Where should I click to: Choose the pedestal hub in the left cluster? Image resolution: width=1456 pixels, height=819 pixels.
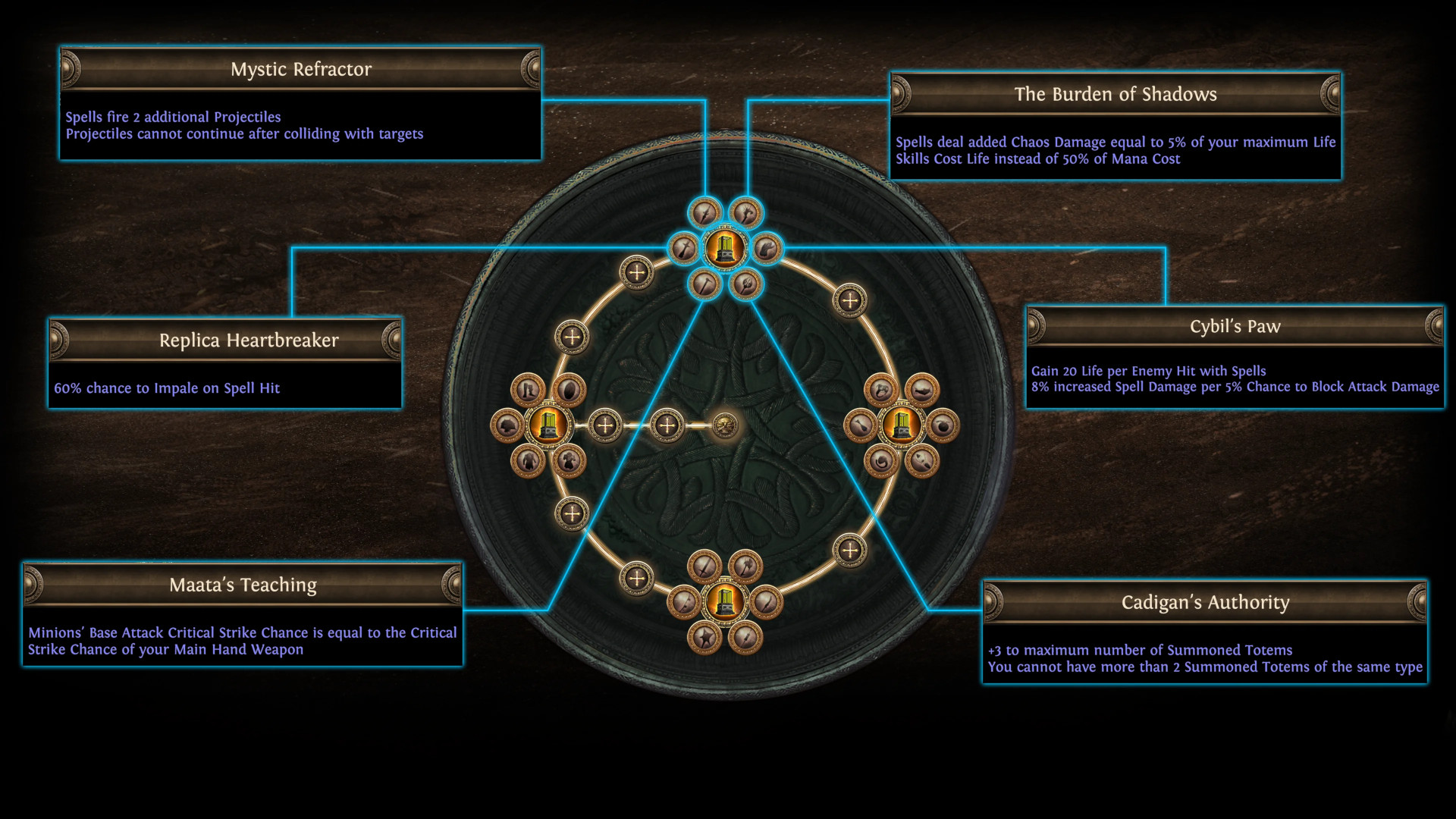pos(548,425)
